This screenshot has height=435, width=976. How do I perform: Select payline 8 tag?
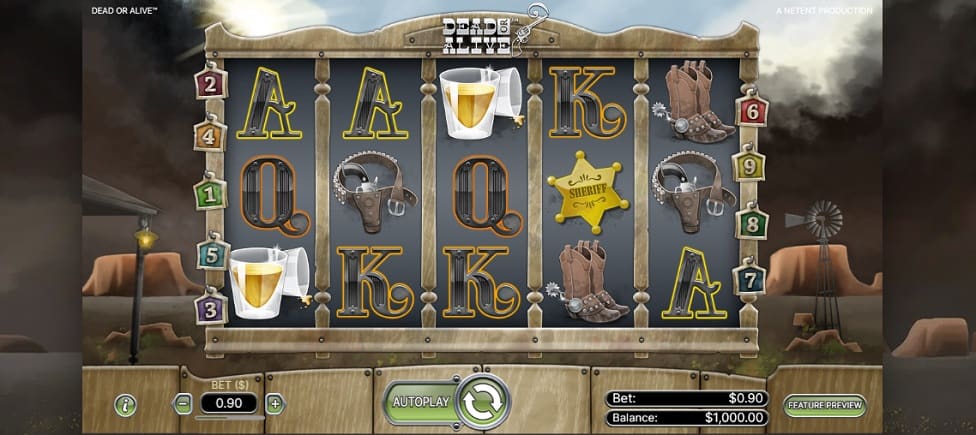click(751, 222)
